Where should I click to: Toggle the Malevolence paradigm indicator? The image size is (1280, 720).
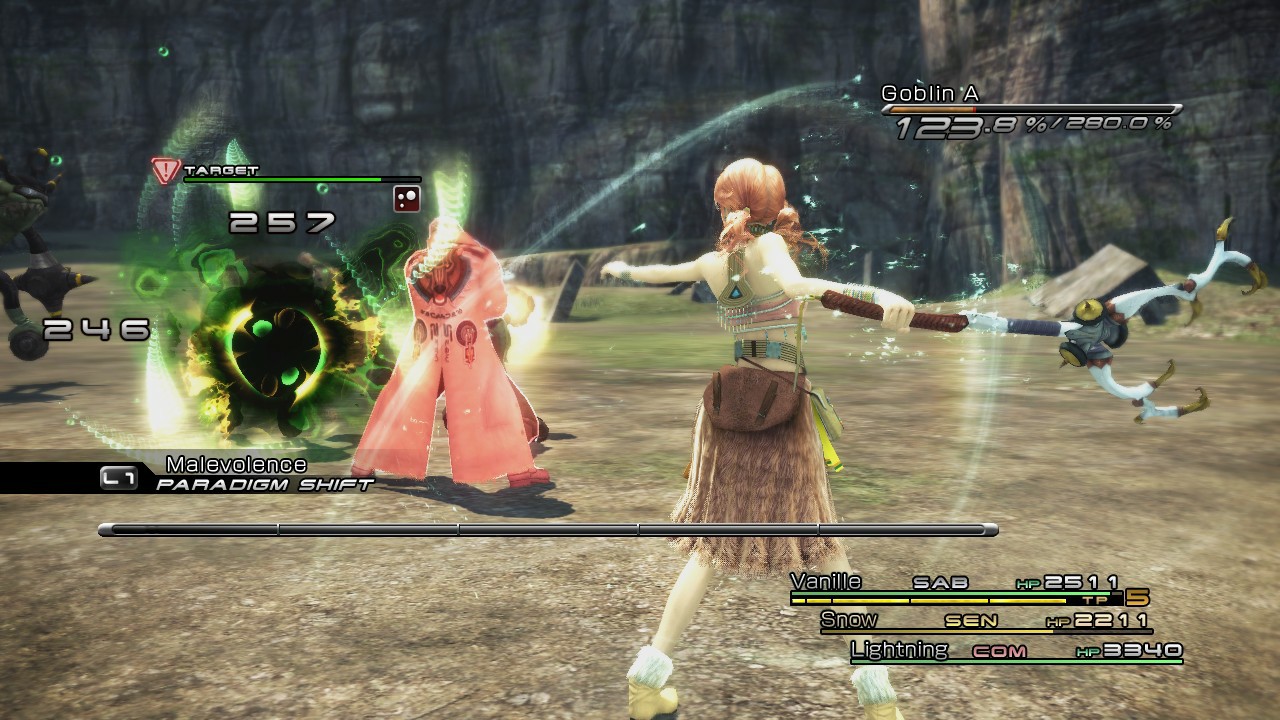[236, 463]
